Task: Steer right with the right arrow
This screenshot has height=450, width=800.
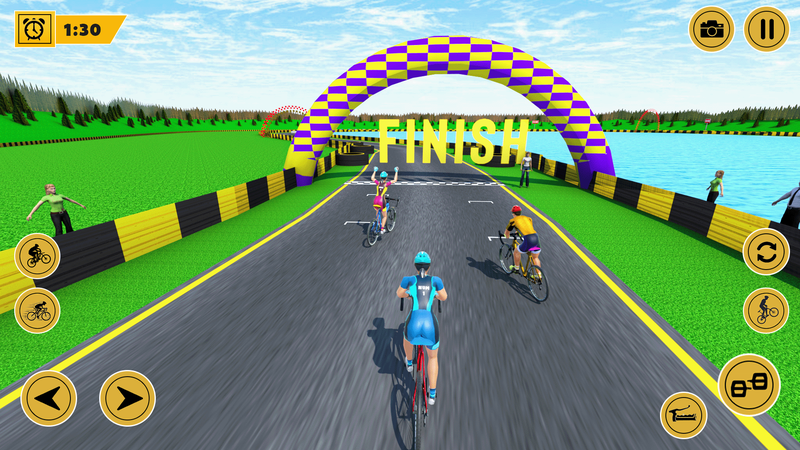Action: pos(127,398)
